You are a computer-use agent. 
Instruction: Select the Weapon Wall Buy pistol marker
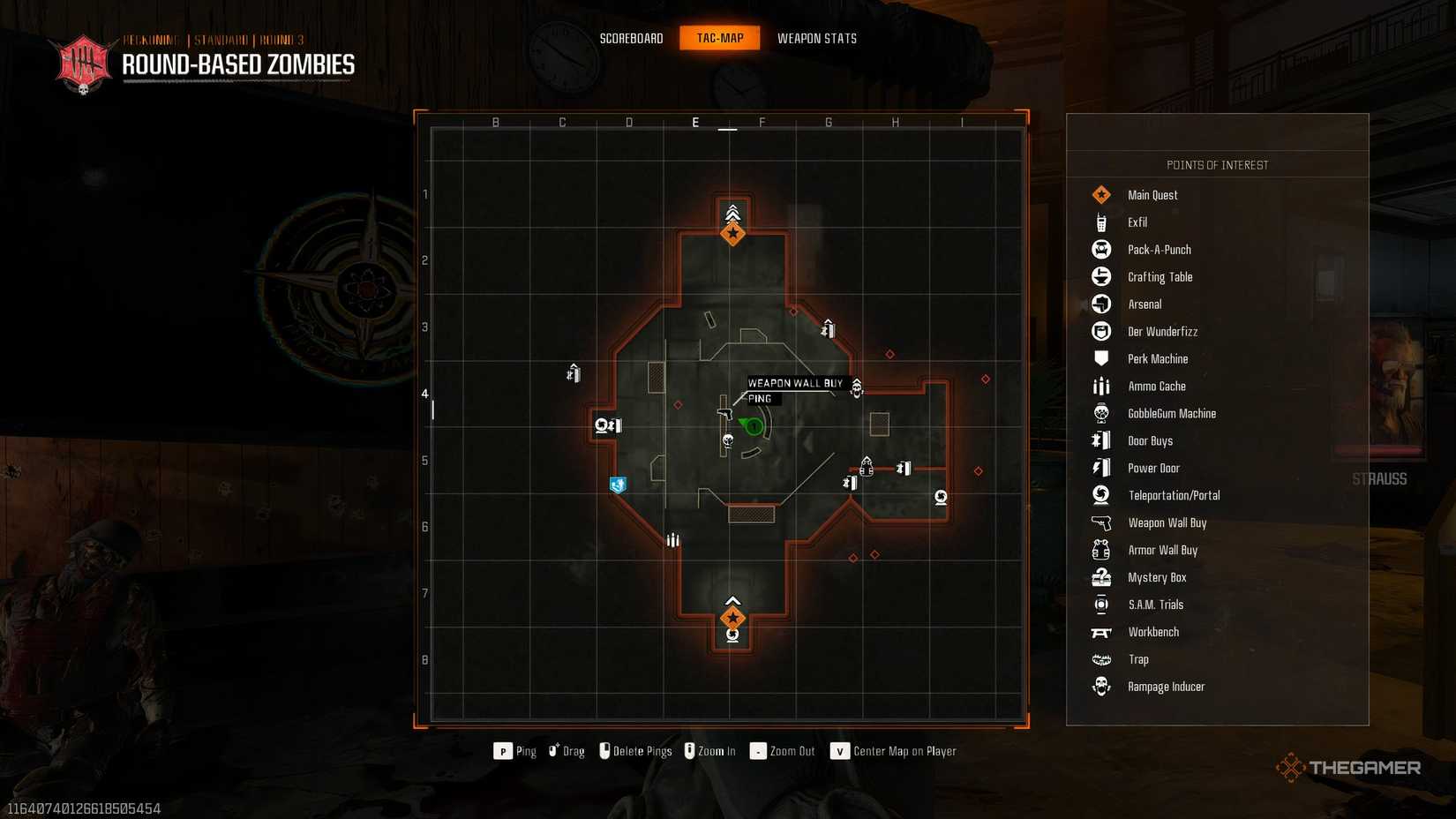point(724,412)
